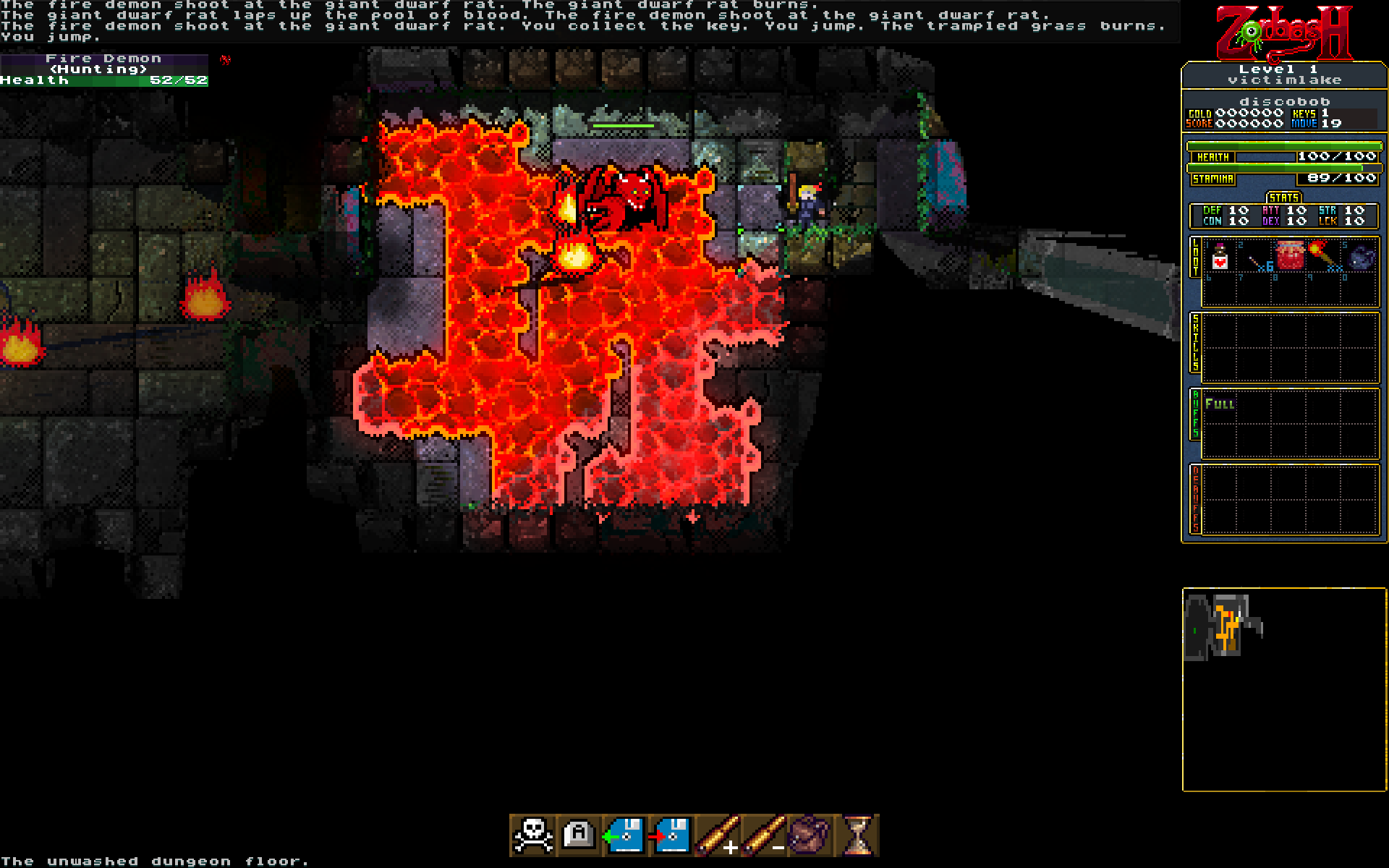Open the STATS panel header
The width and height of the screenshot is (1389, 868).
click(x=1283, y=197)
